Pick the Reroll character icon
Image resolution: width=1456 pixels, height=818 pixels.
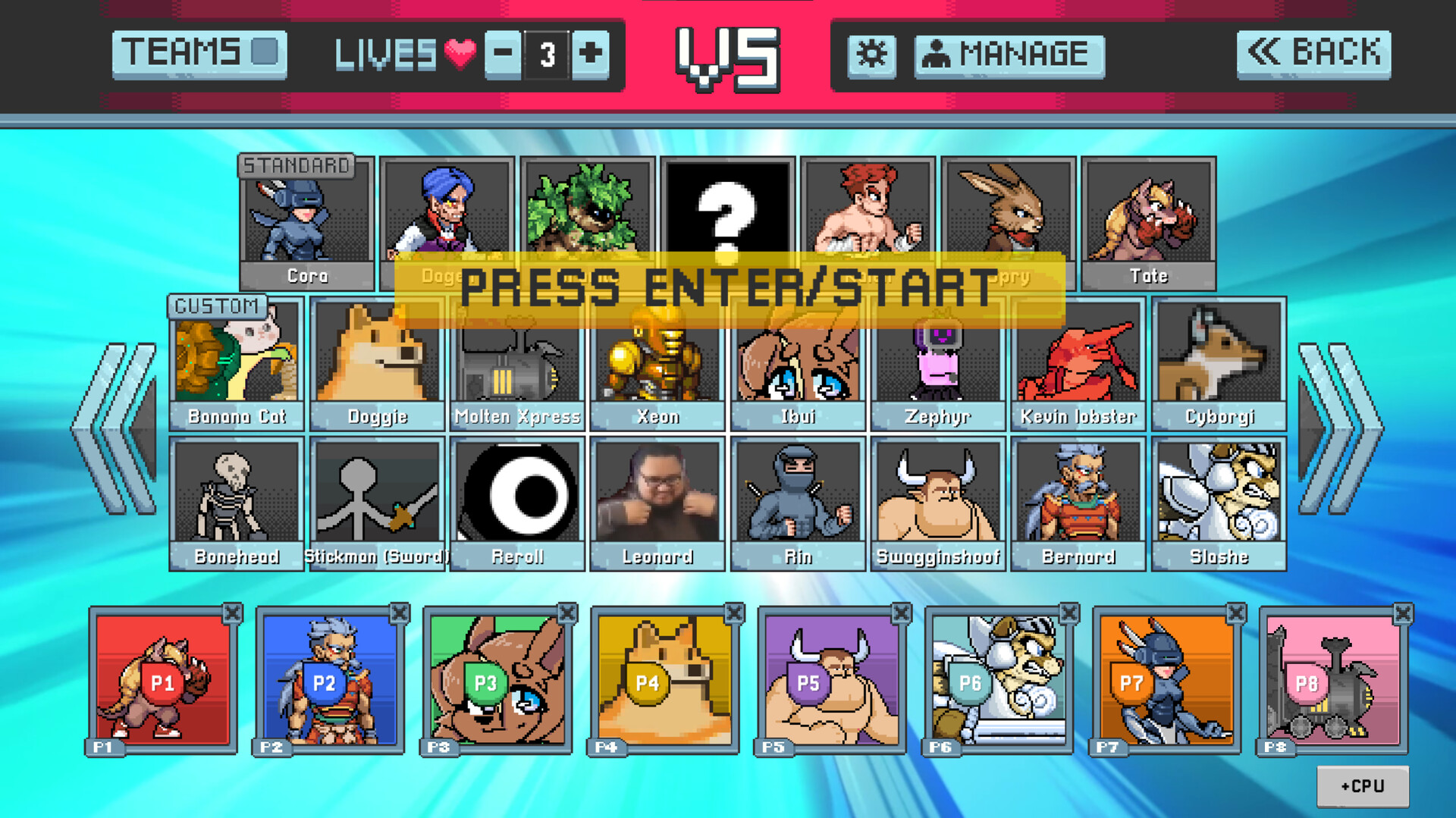click(x=517, y=493)
